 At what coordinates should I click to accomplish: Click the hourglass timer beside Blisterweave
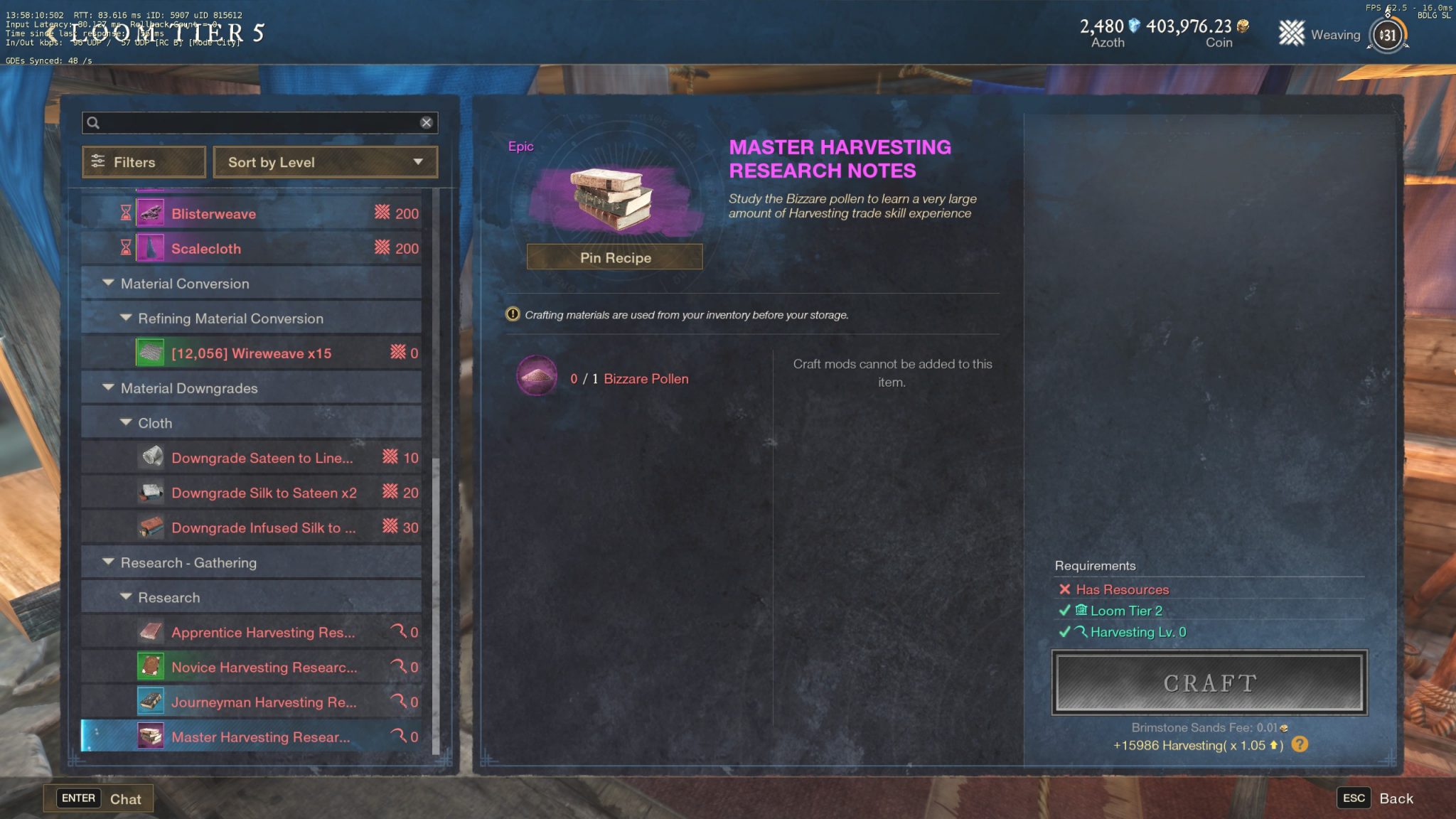point(124,211)
